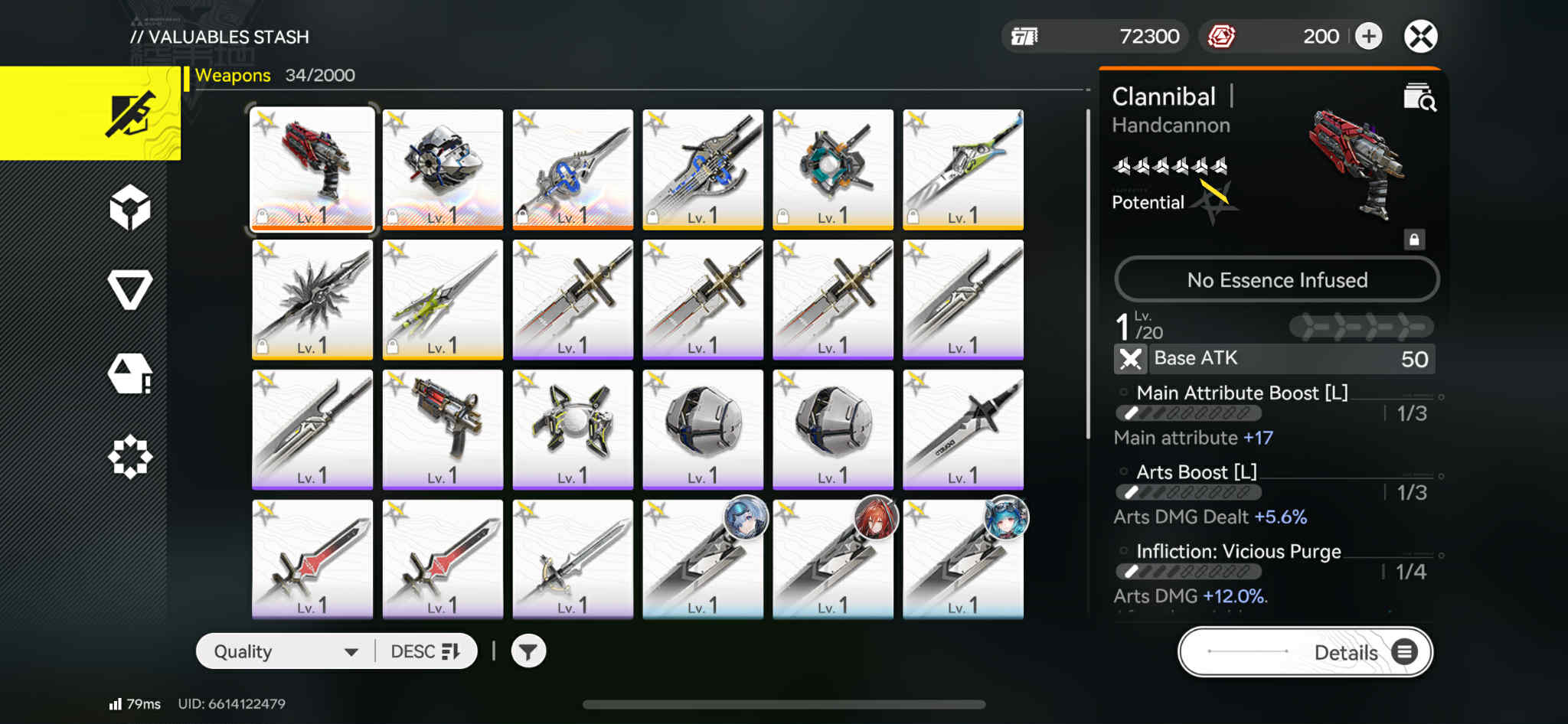Select the teal and orange arts unit slot
1568x724 pixels.
click(833, 169)
